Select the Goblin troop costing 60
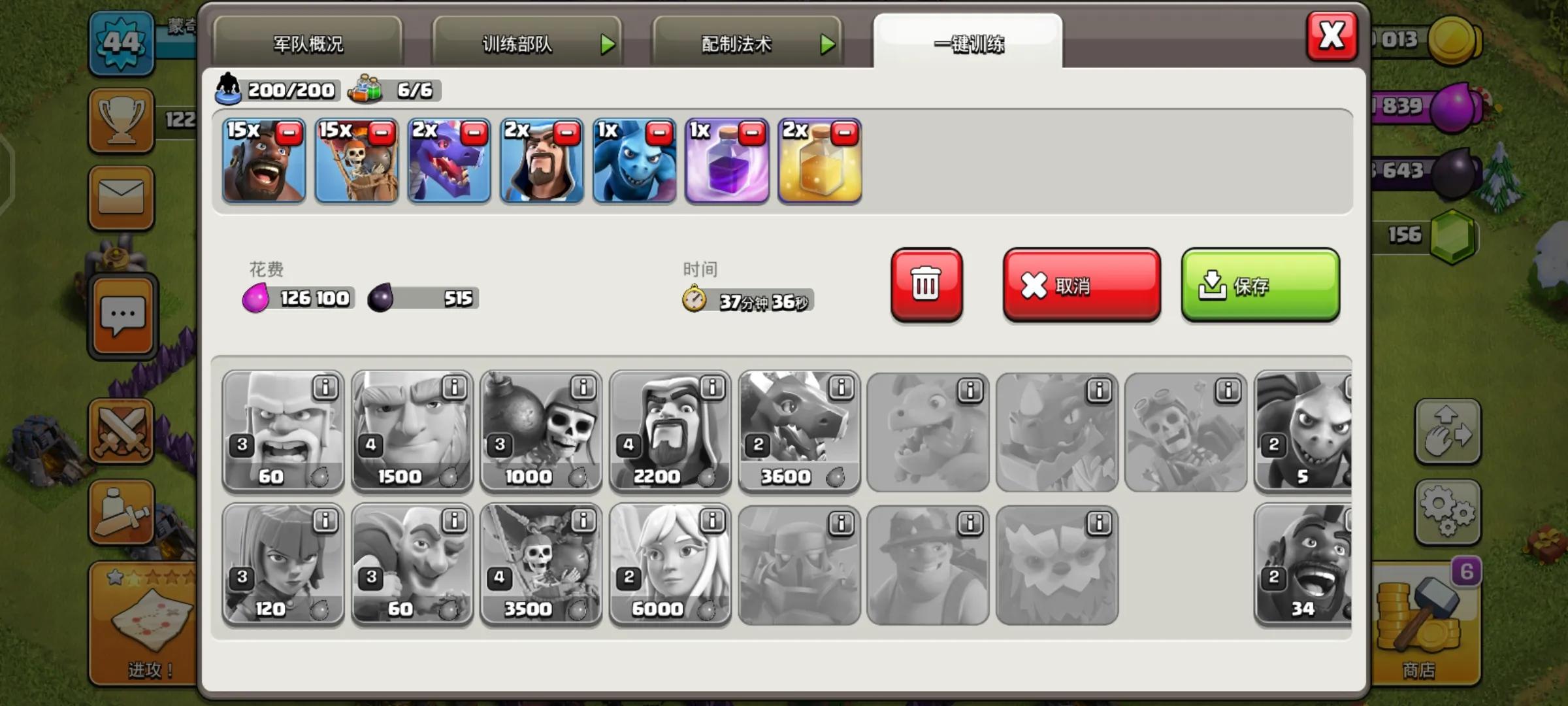 pos(412,564)
